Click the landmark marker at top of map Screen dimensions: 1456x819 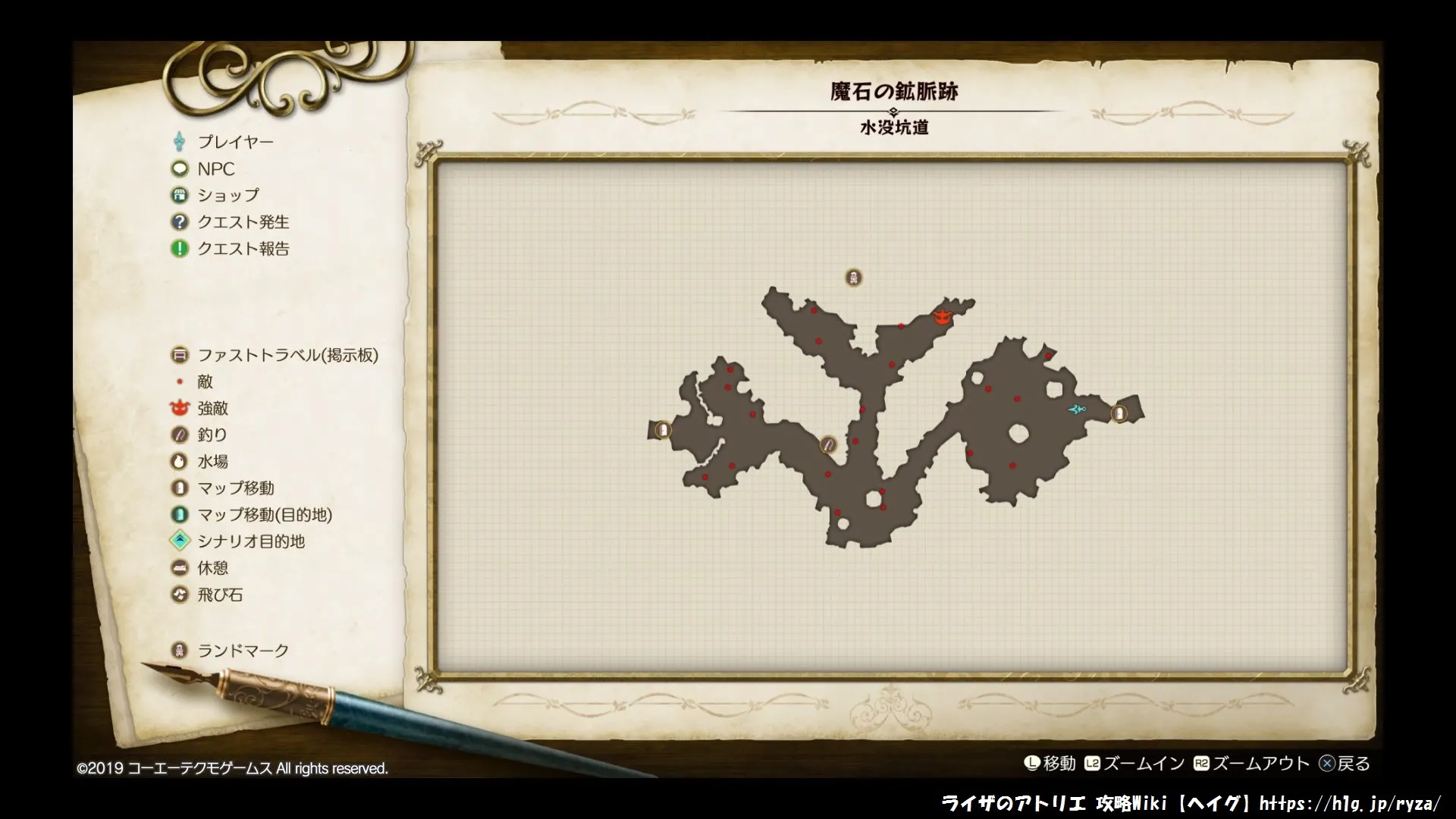pos(854,278)
